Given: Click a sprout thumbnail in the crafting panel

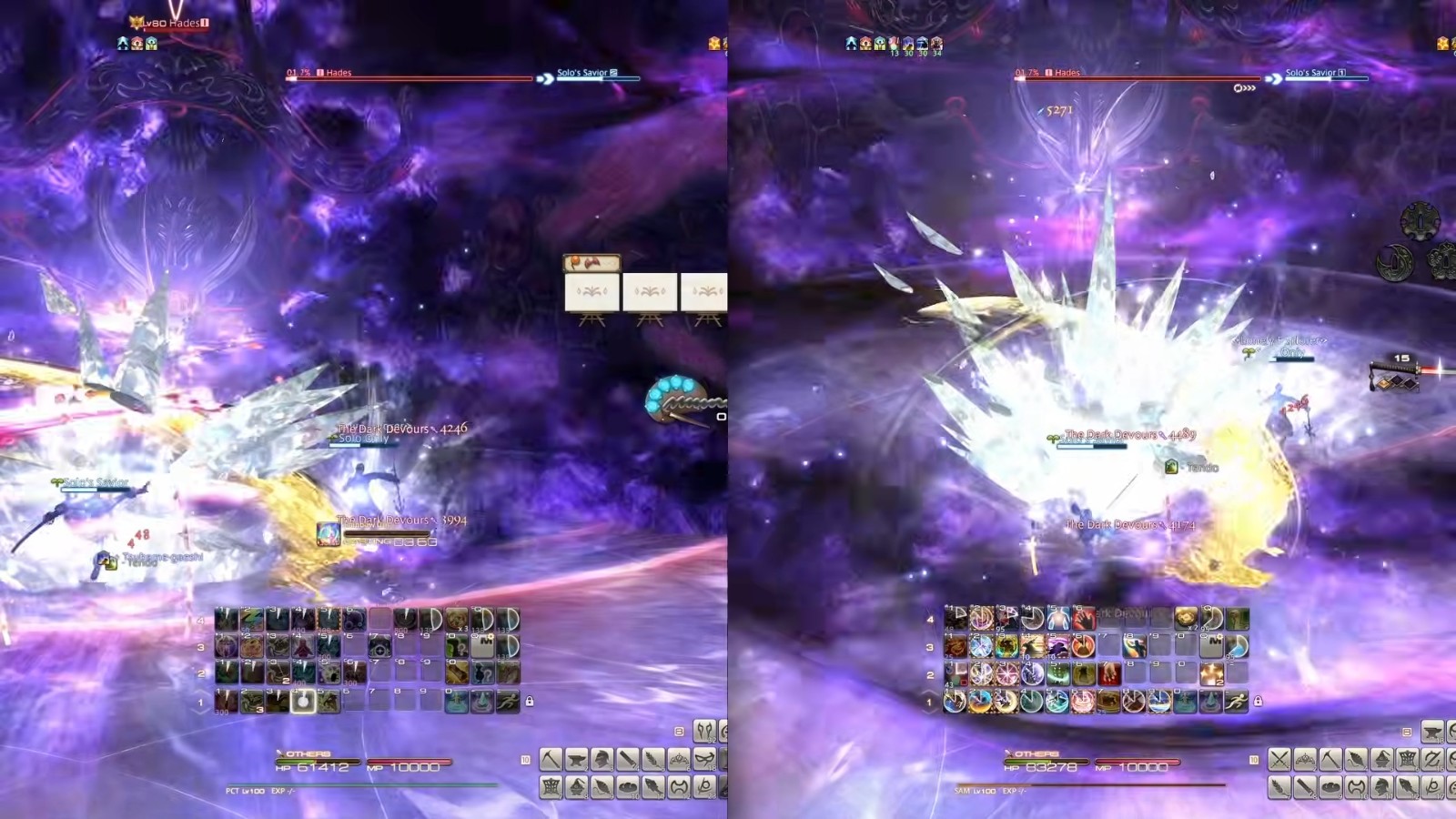Looking at the screenshot, I should click(x=592, y=291).
